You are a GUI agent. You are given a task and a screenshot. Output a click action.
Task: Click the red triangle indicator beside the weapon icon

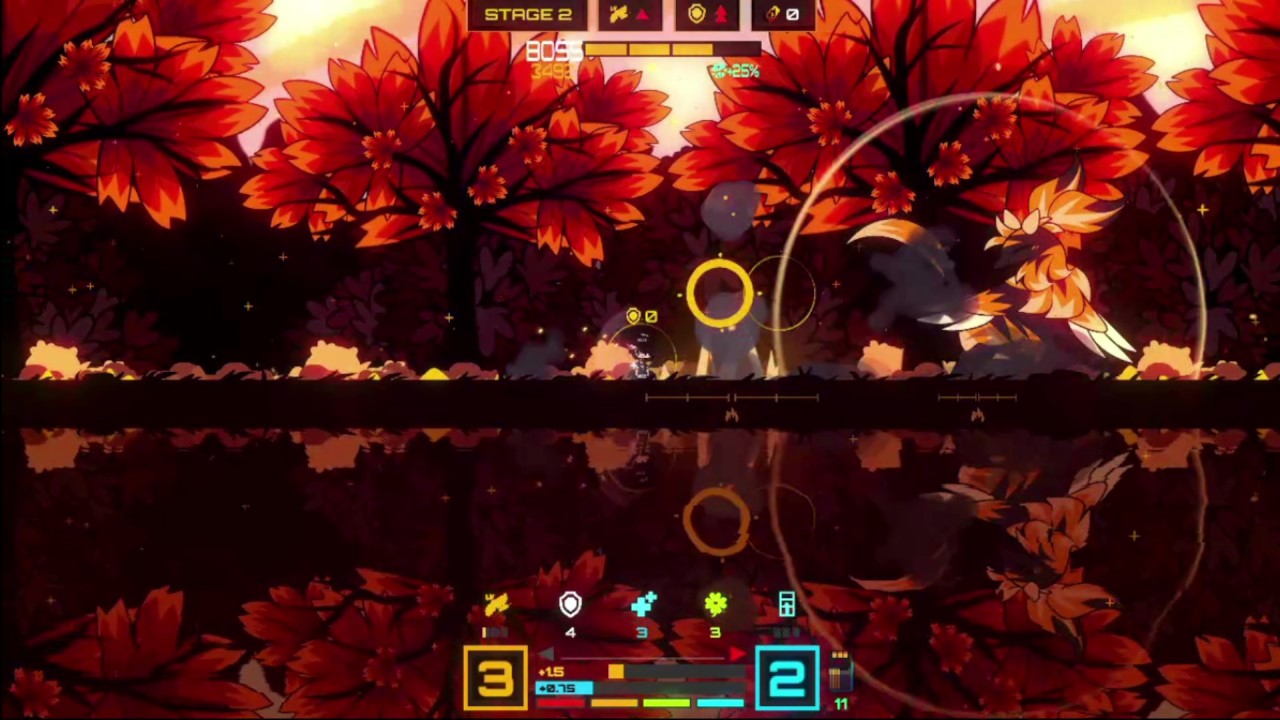pos(642,13)
